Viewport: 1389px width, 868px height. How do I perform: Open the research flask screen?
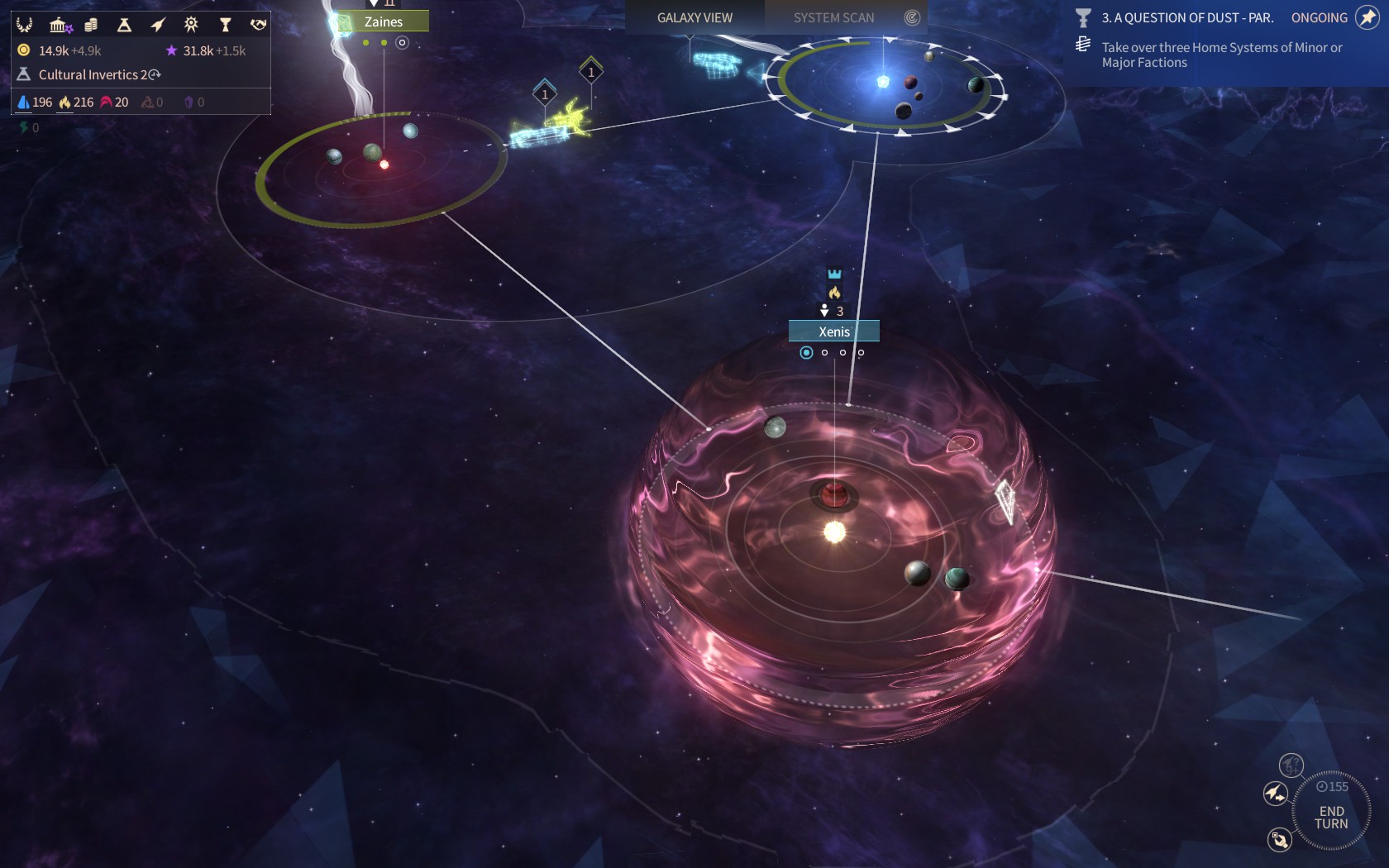click(x=124, y=25)
